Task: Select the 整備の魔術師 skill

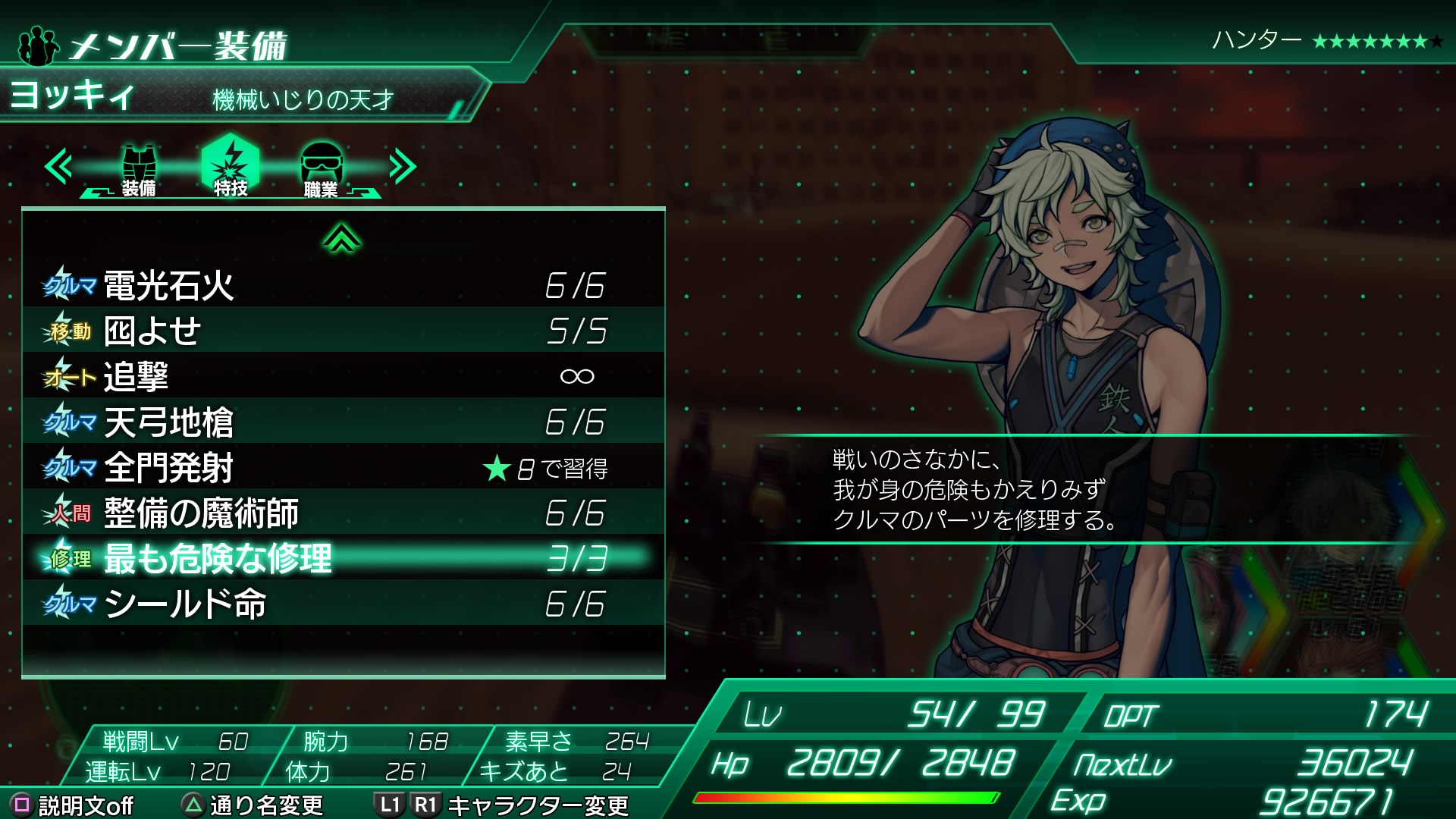Action: point(343,513)
